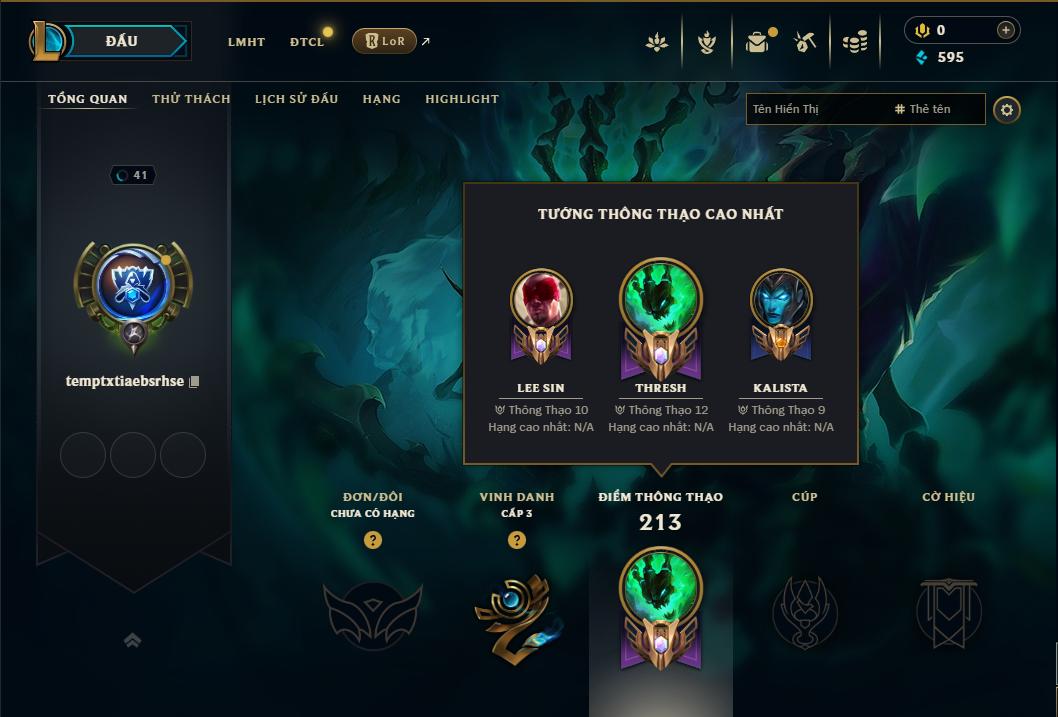Open the THỬ THÁCH tab
The width and height of the screenshot is (1058, 717).
coord(191,99)
